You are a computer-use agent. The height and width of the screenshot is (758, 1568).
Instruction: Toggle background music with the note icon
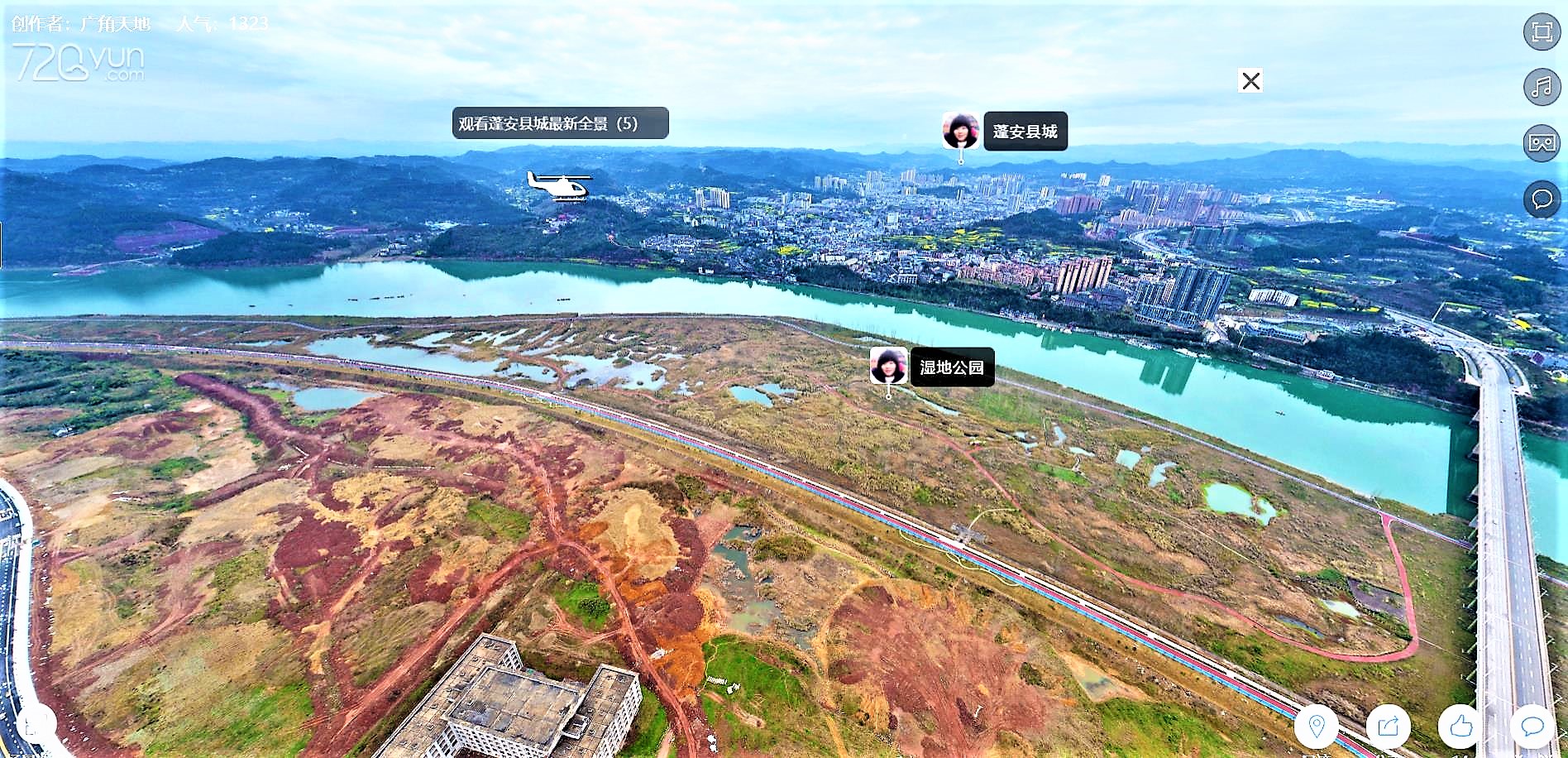(x=1542, y=87)
